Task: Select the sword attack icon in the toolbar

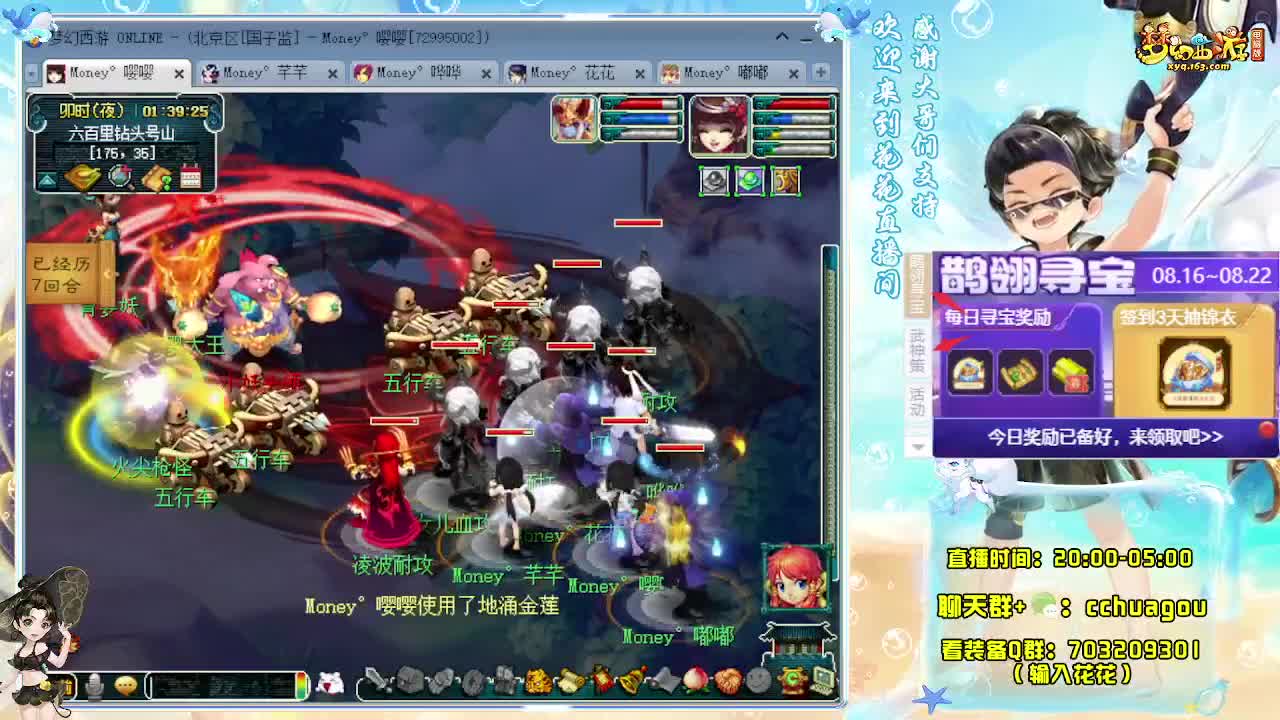Action: (375, 680)
